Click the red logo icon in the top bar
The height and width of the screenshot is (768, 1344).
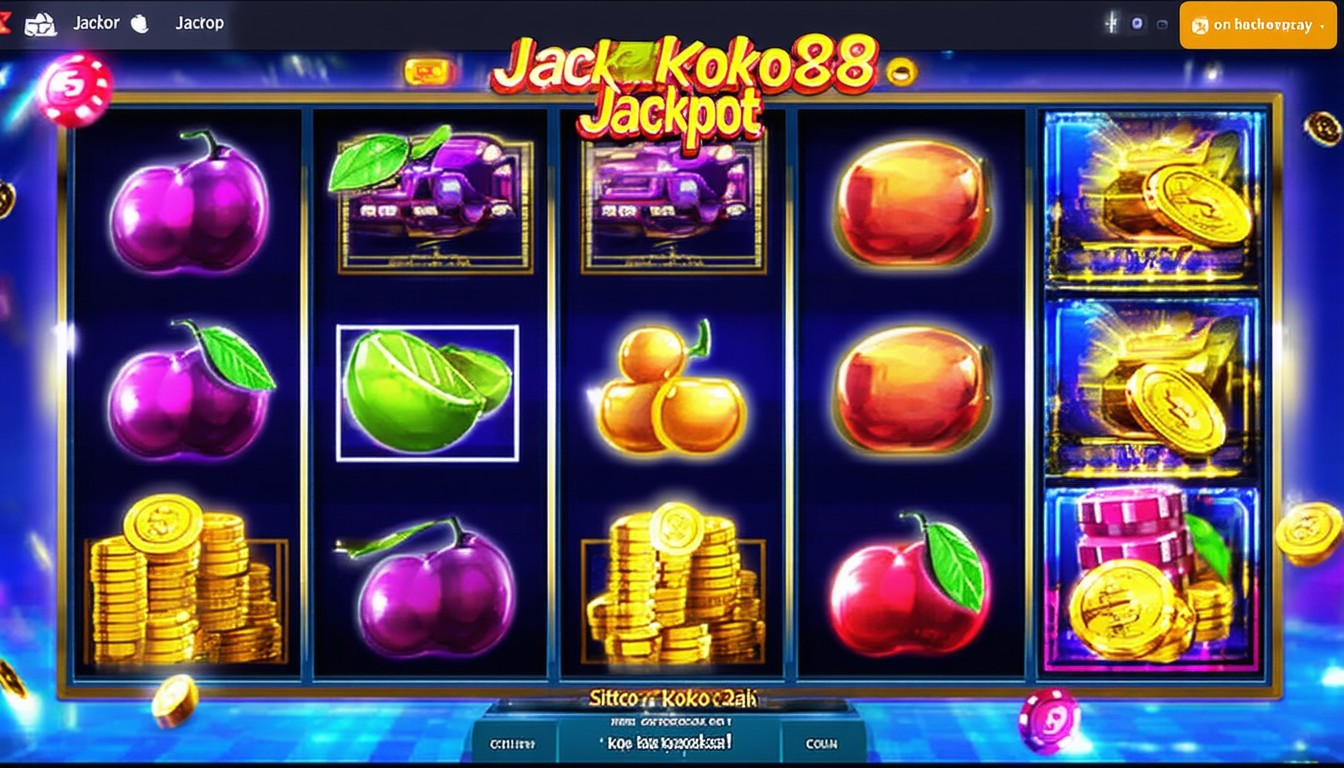tap(5, 22)
